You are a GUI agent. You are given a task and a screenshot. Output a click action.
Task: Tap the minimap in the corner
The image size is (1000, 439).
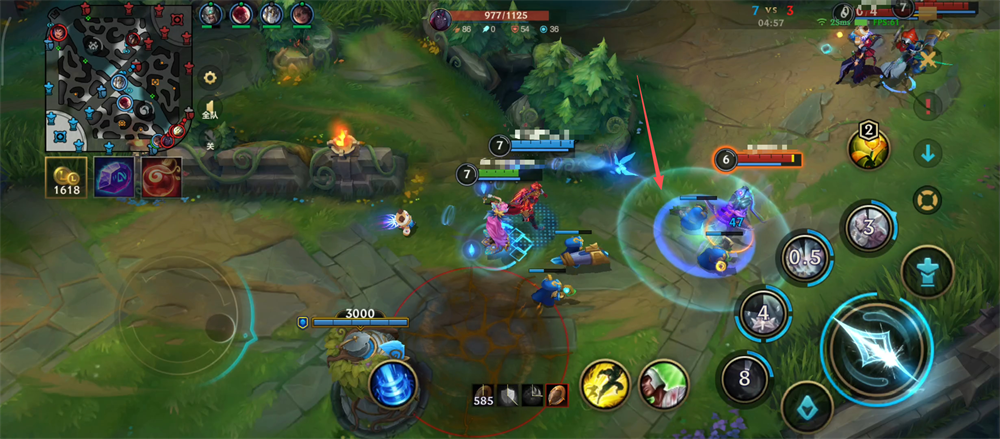119,75
